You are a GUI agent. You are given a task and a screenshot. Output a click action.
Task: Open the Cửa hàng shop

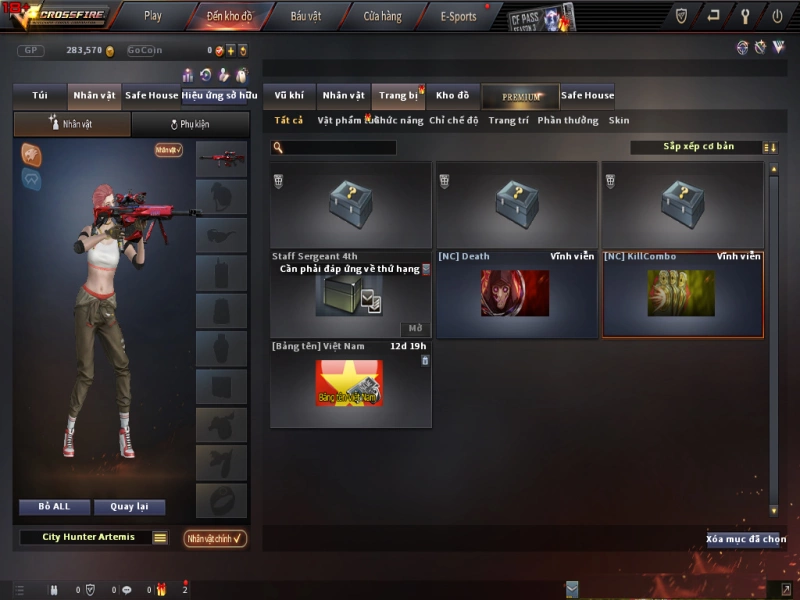point(382,16)
